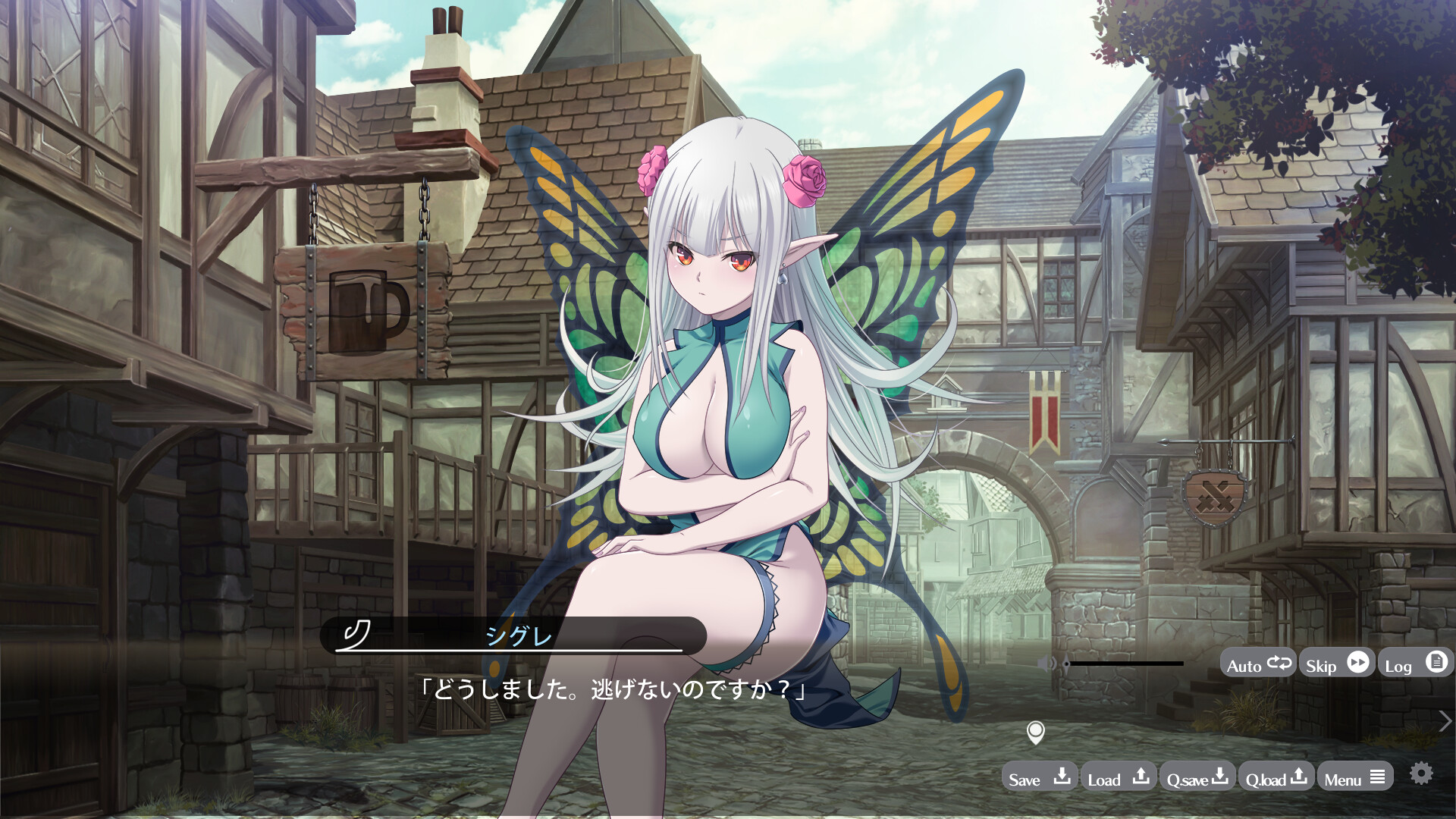Viewport: 1456px width, 819px height.
Task: Mute voice with speaker icon
Action: click(1046, 664)
